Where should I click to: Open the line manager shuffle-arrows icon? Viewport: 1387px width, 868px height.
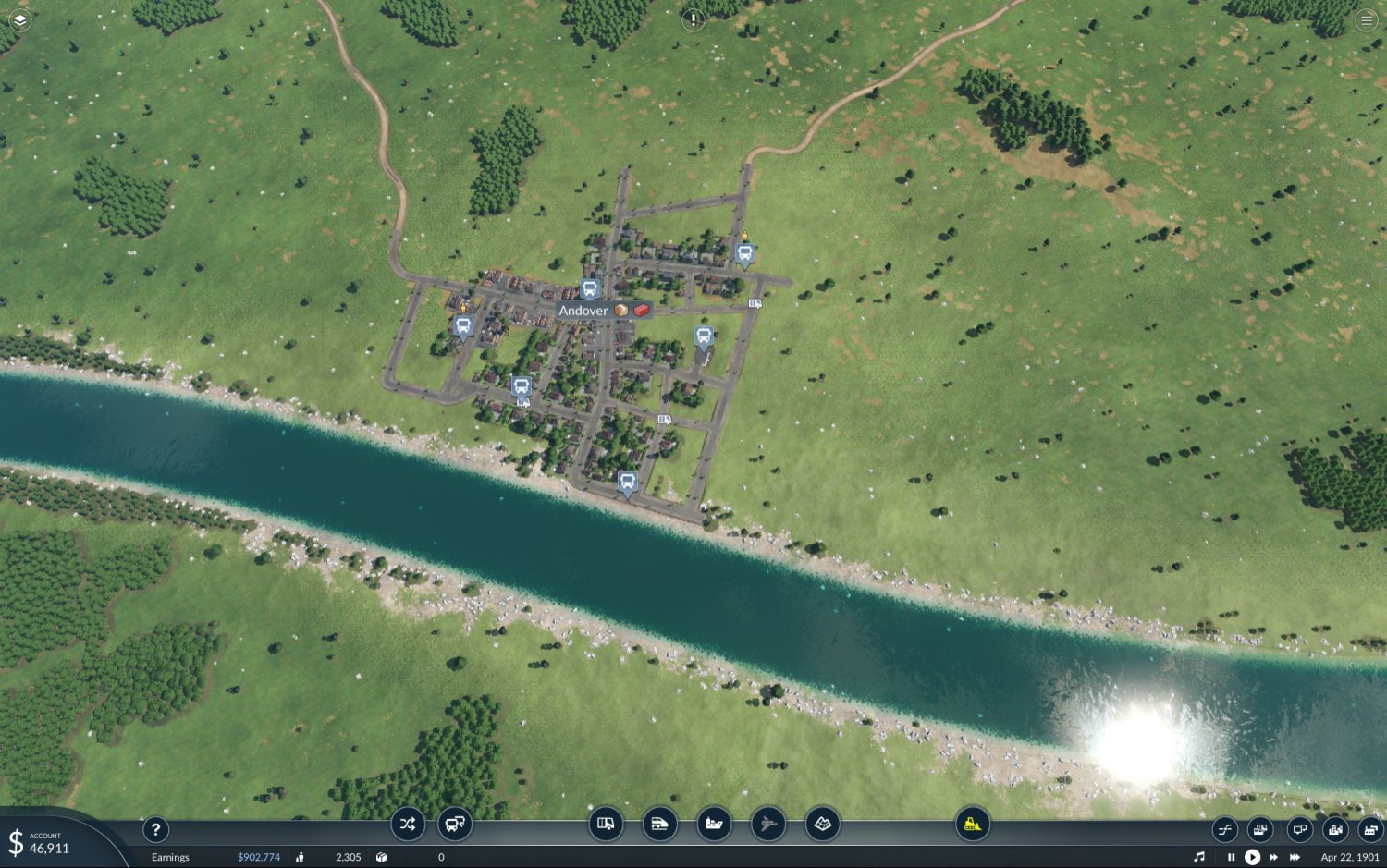(407, 824)
